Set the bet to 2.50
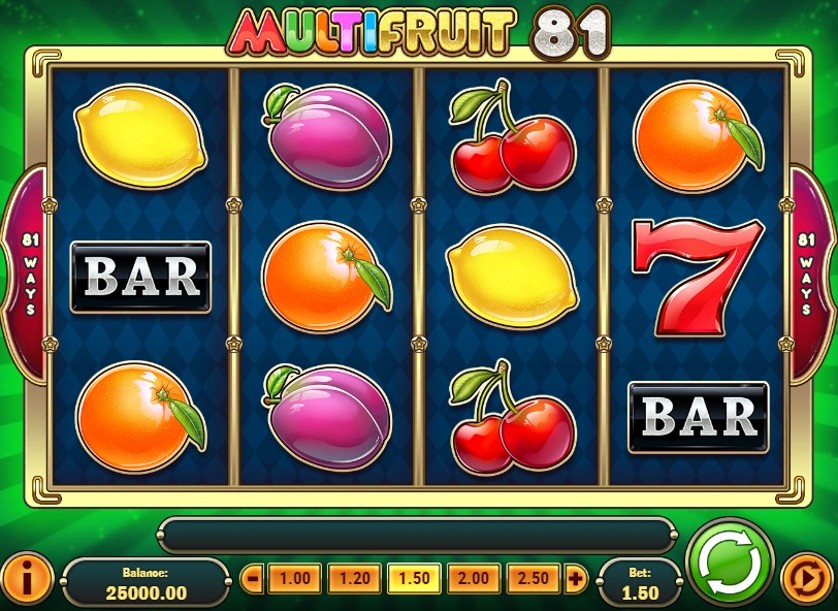The height and width of the screenshot is (611, 838). point(534,578)
